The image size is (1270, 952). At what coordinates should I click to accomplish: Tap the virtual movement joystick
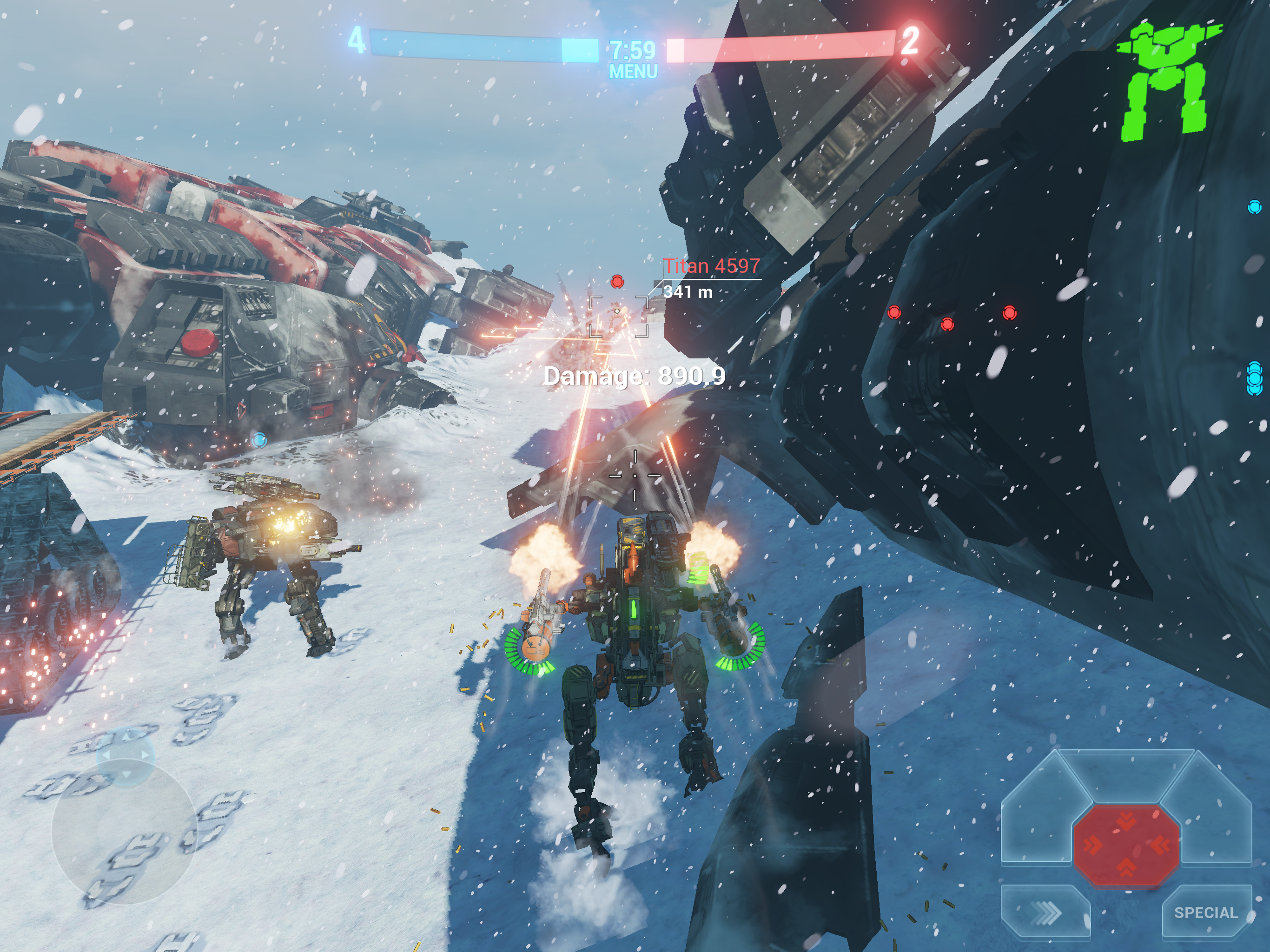(125, 830)
